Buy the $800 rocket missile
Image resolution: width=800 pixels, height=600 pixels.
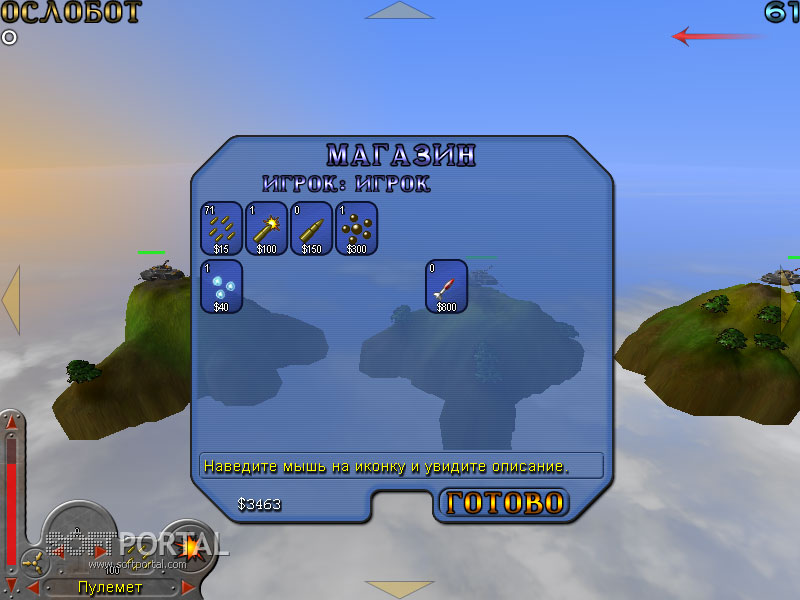pyautogui.click(x=446, y=286)
